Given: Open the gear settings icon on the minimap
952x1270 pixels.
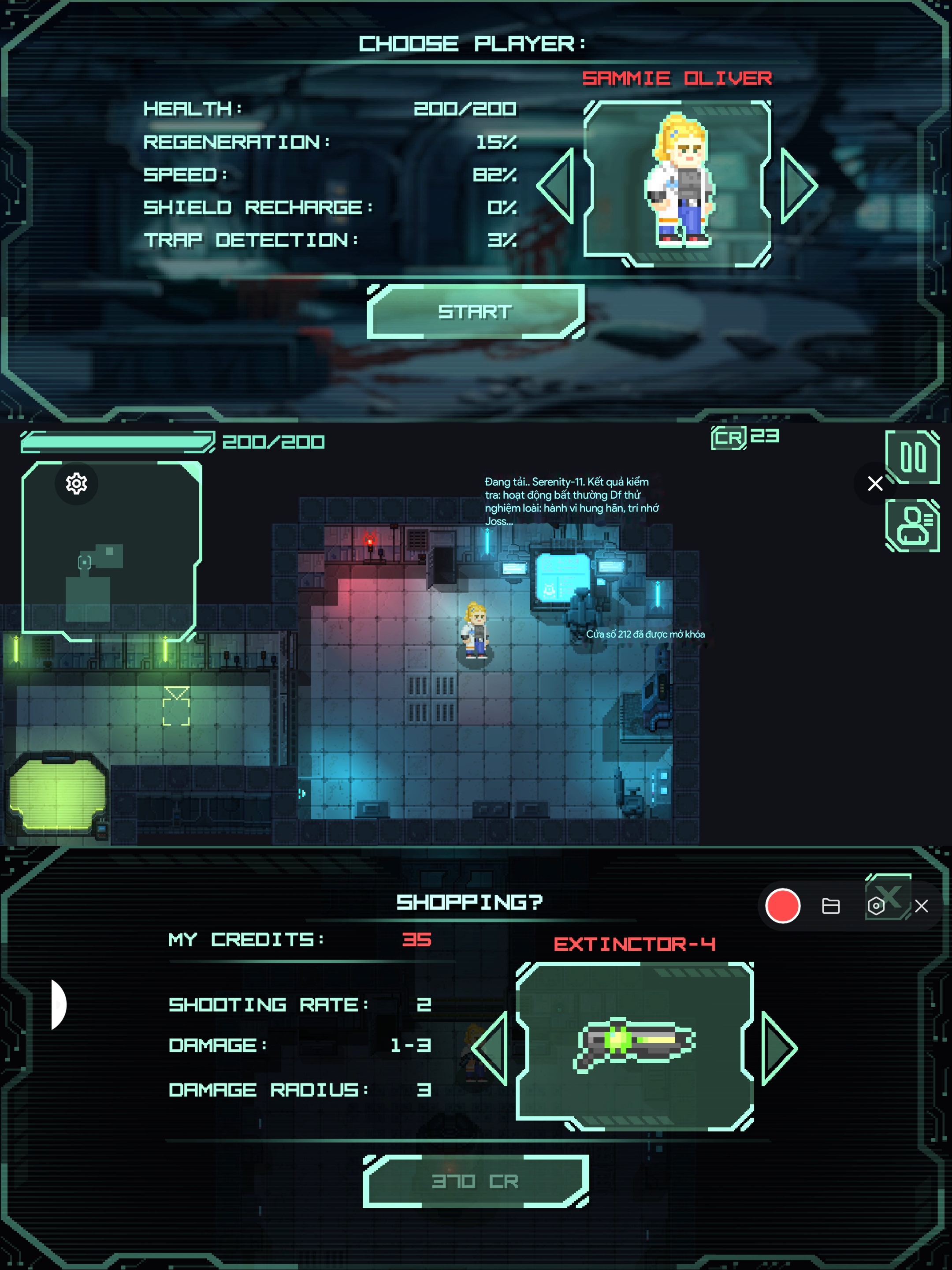Looking at the screenshot, I should (x=76, y=483).
